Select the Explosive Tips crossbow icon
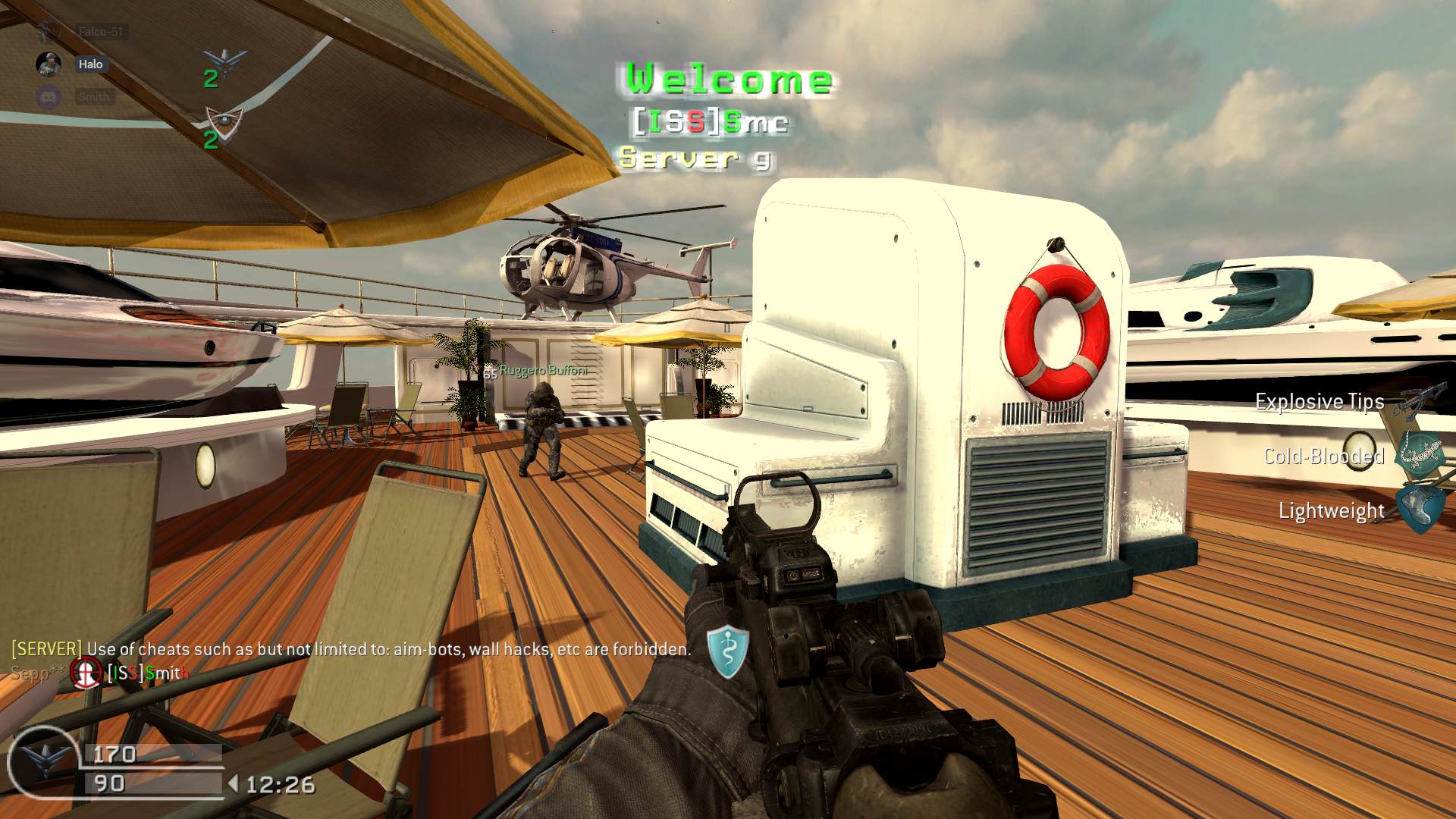Screen dimensions: 1456x819 [x=1415, y=401]
